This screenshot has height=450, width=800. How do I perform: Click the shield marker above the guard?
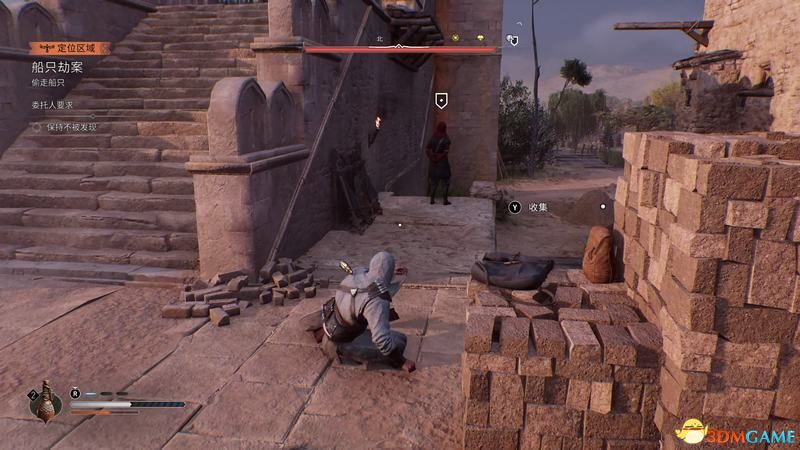(441, 99)
